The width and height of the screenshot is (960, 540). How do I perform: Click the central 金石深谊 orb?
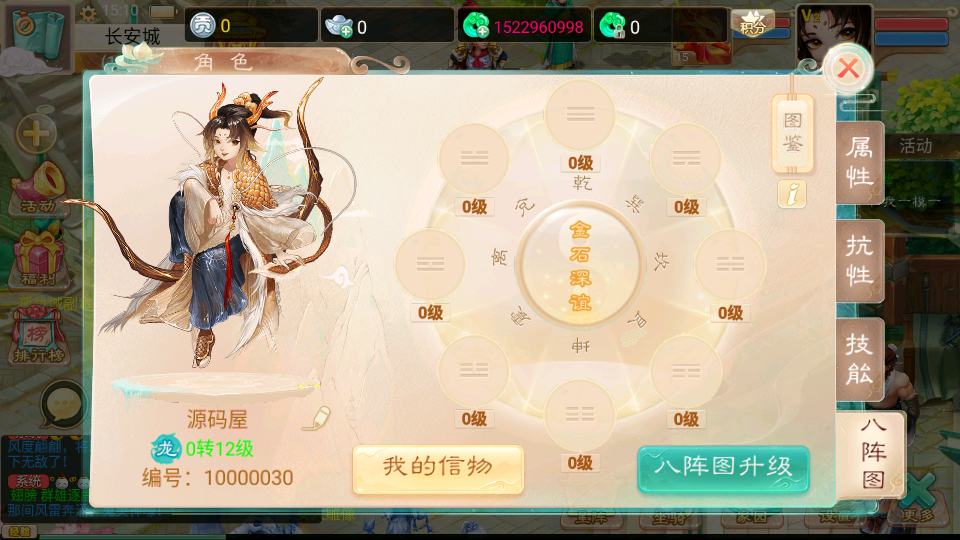coord(580,265)
